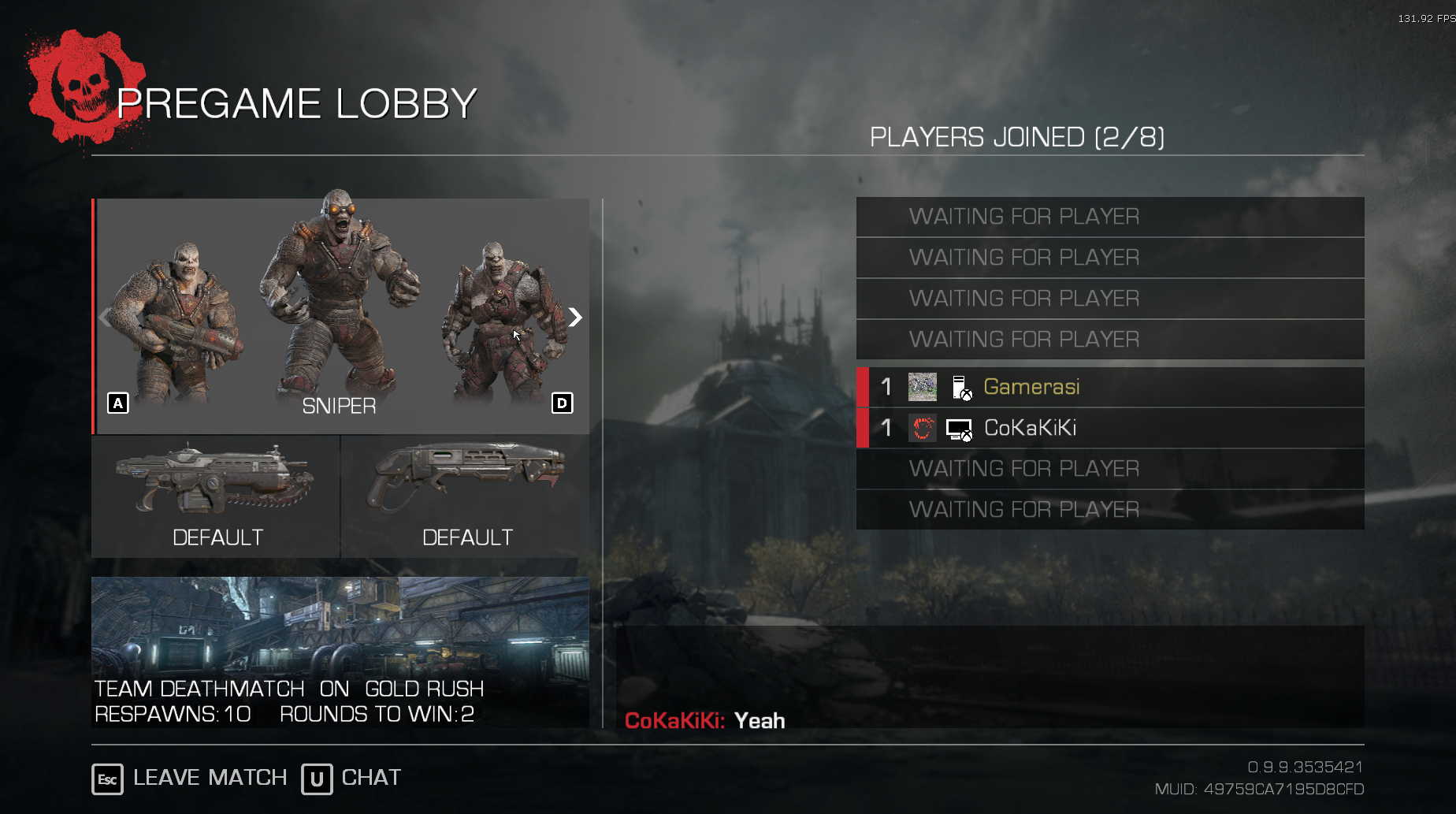Select the Sniper character in the carousel
Viewport: 1456px width, 814px height.
339,307
